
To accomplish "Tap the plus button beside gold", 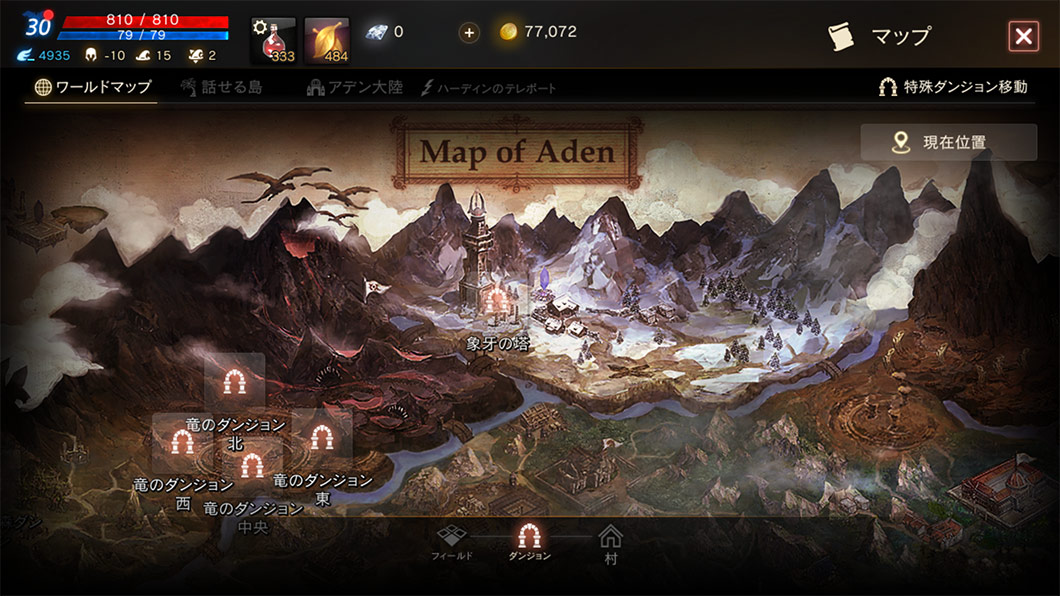I will click(469, 32).
